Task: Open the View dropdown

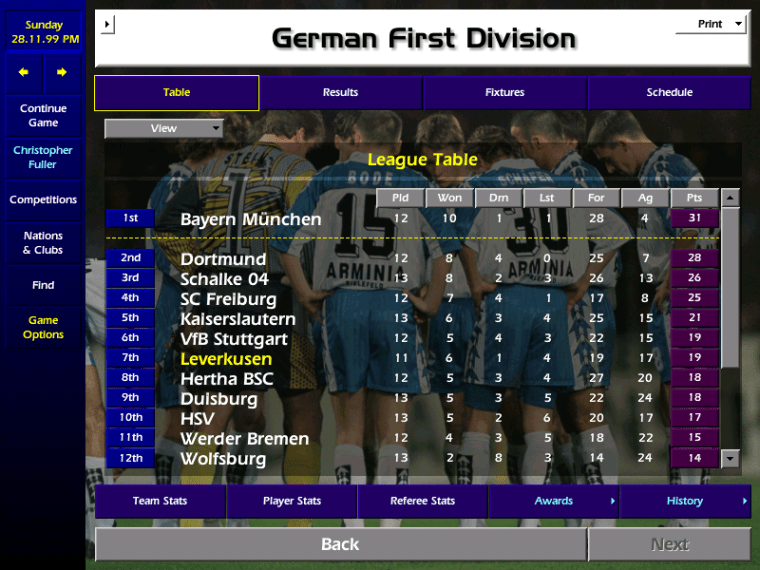Action: click(x=164, y=128)
